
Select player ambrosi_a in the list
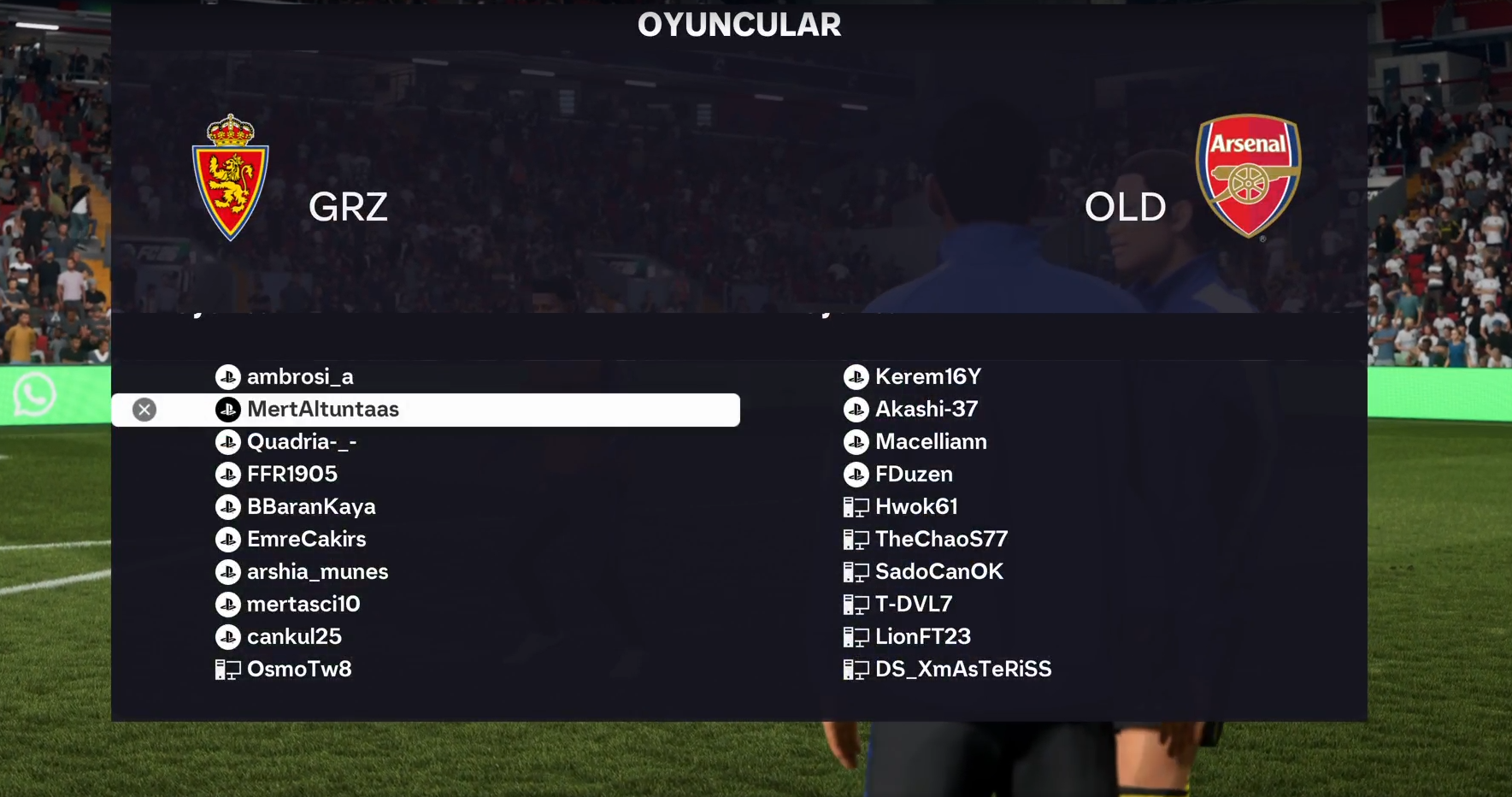[x=299, y=377]
